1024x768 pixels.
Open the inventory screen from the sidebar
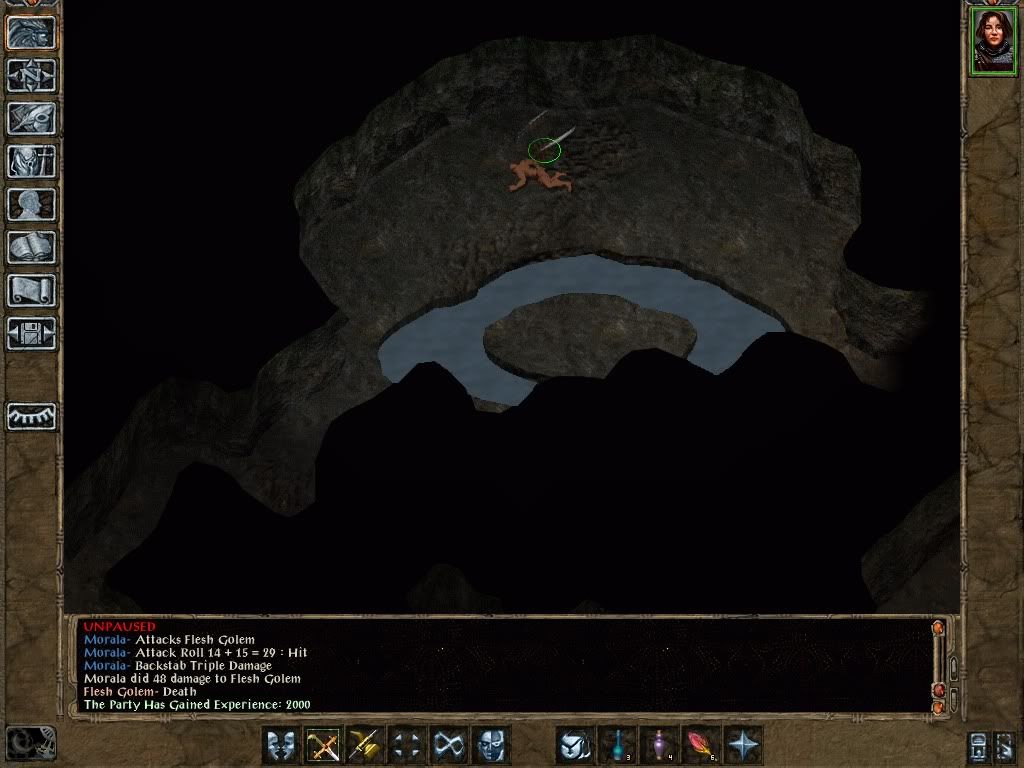(32, 161)
